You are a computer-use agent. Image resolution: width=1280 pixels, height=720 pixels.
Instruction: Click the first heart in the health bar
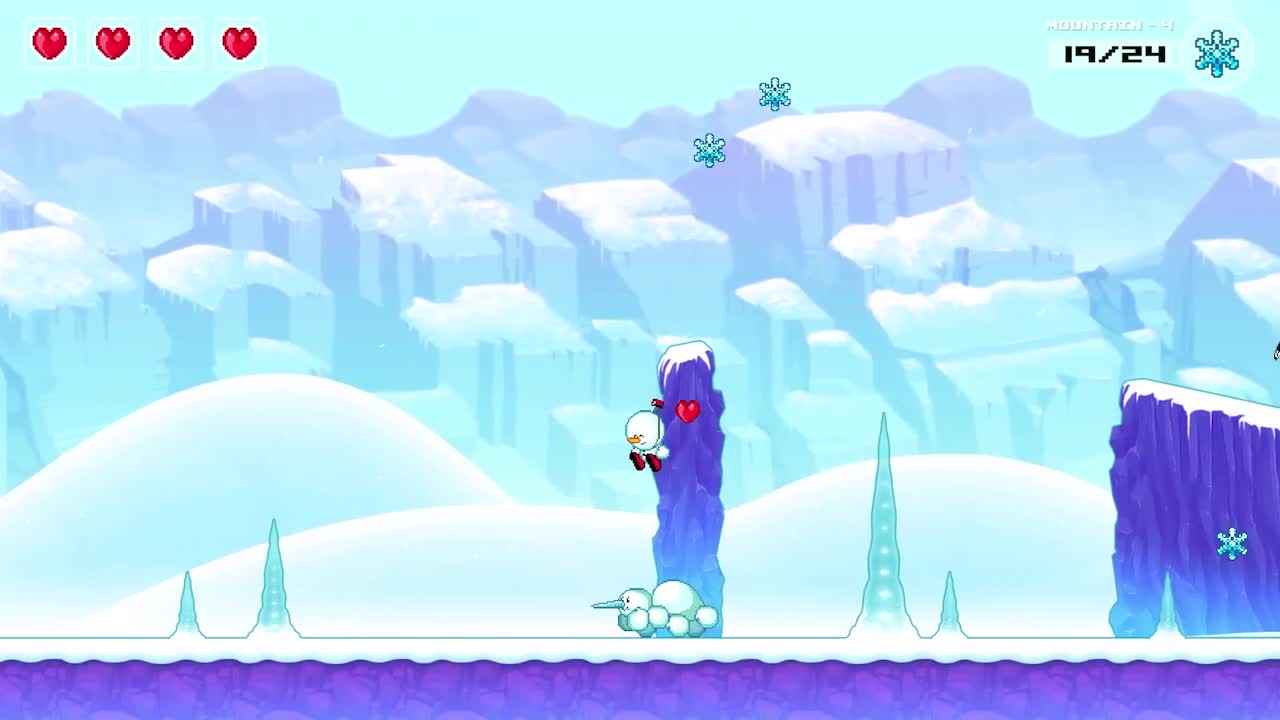(49, 43)
